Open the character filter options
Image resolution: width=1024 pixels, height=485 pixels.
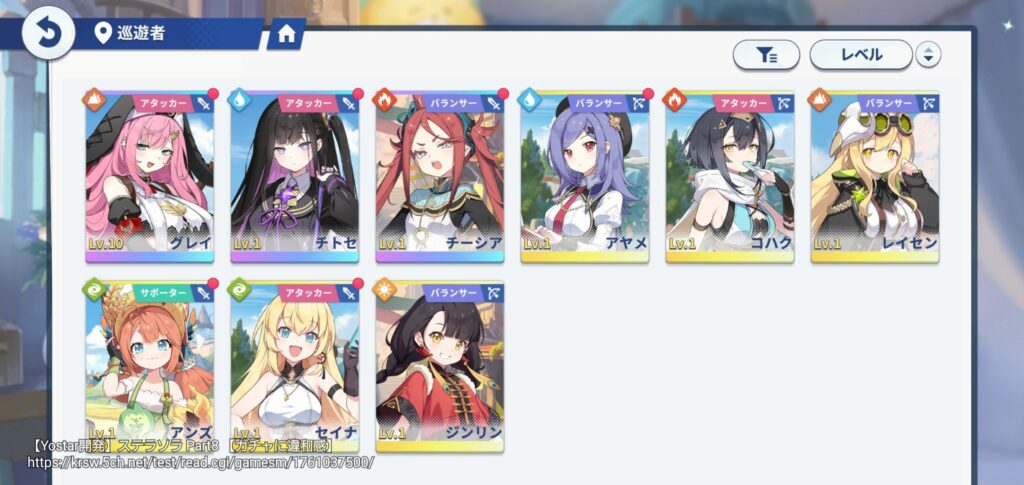766,55
